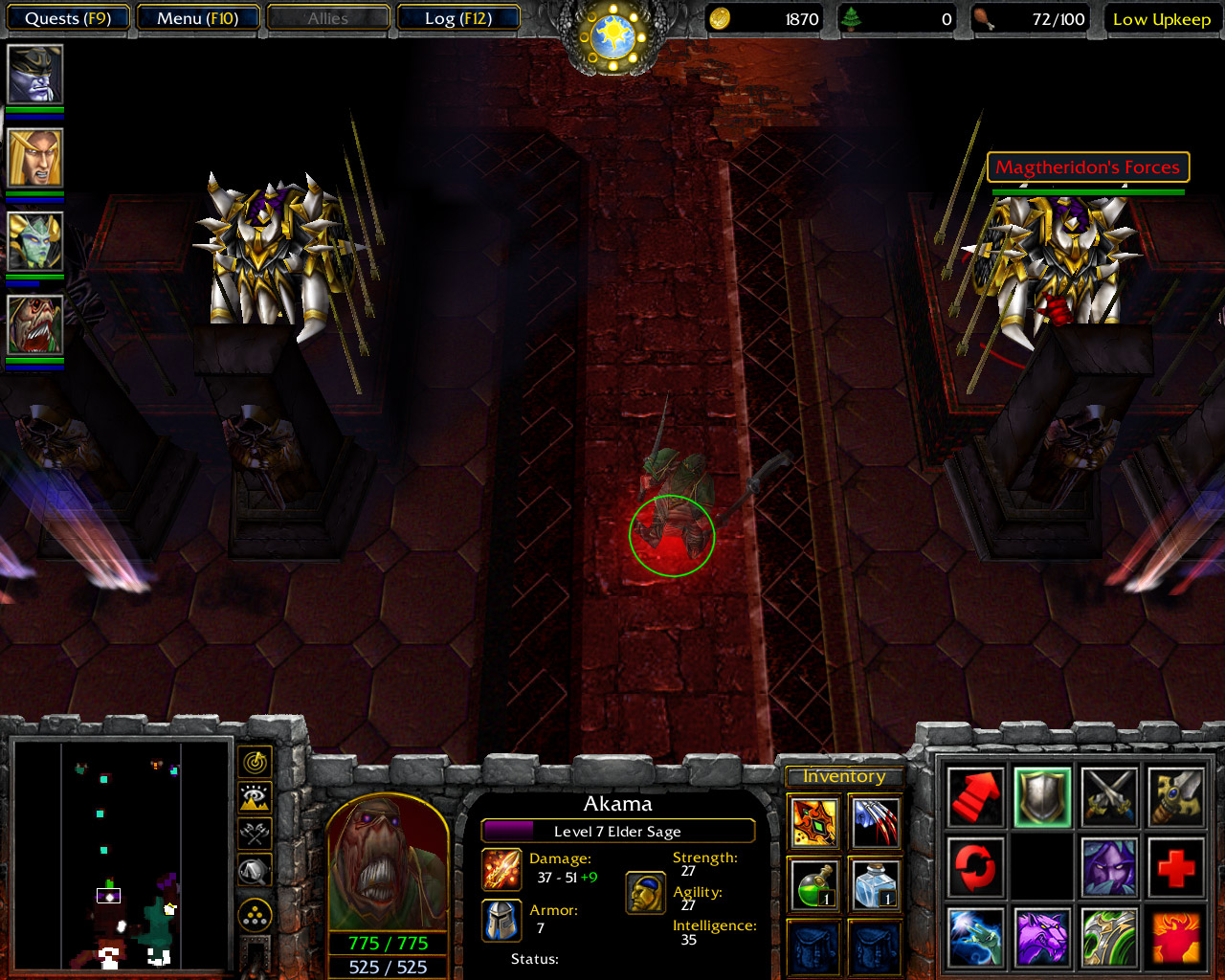
Task: Open the Quests (F9) panel
Action: pos(67,17)
